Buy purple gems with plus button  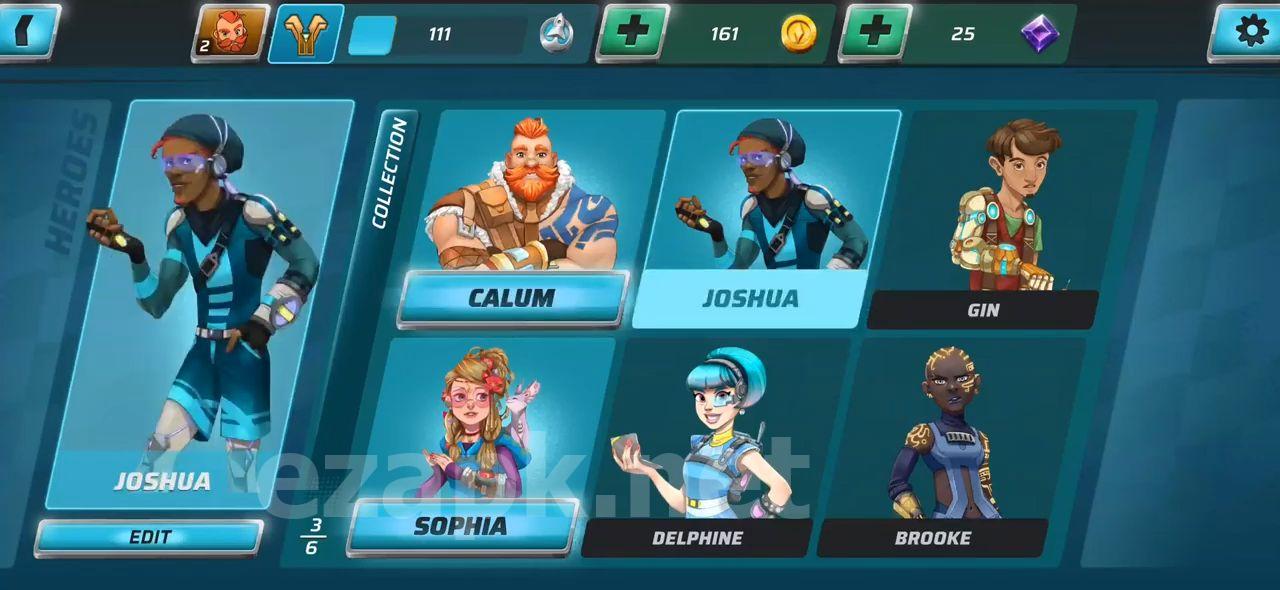point(875,33)
